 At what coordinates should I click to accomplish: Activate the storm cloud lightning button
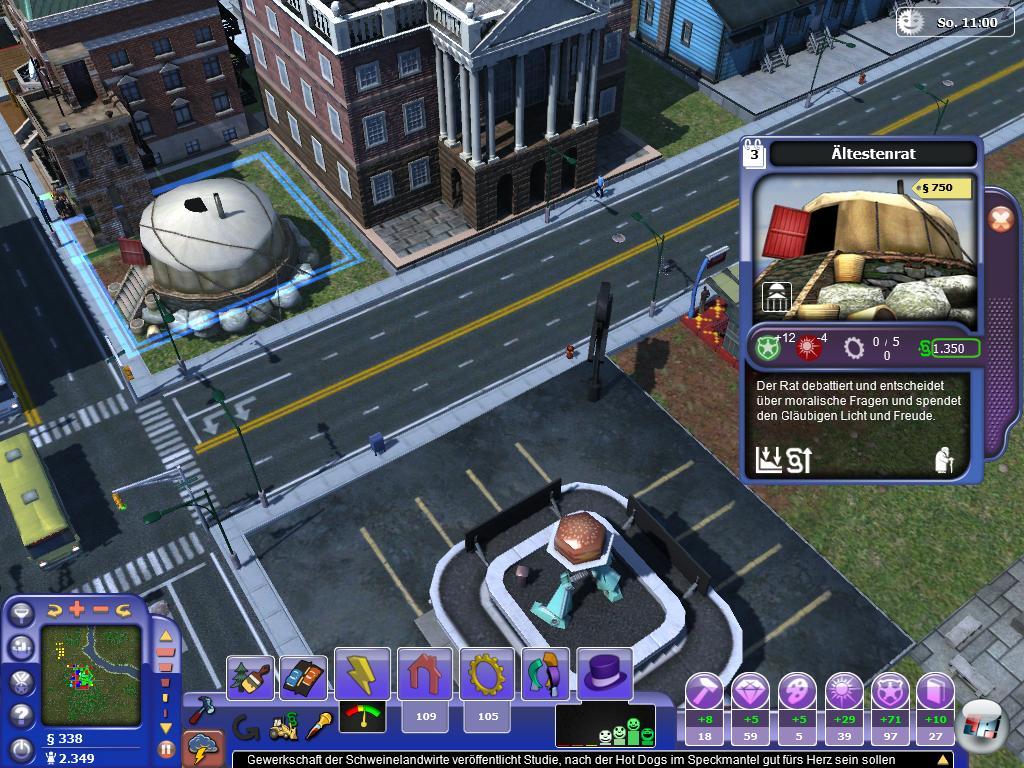click(x=201, y=748)
